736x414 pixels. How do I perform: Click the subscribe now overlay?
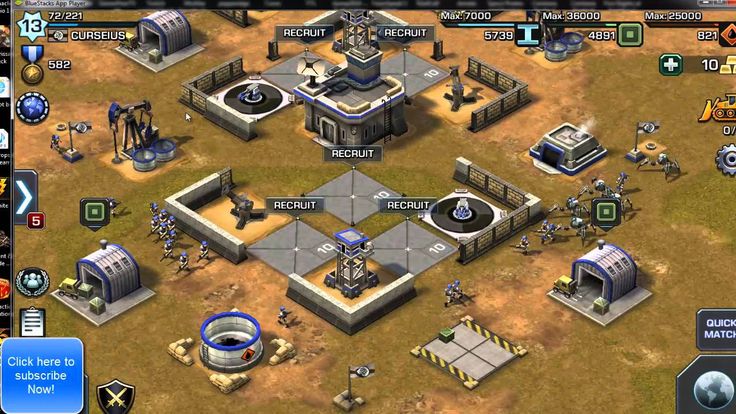pyautogui.click(x=40, y=375)
